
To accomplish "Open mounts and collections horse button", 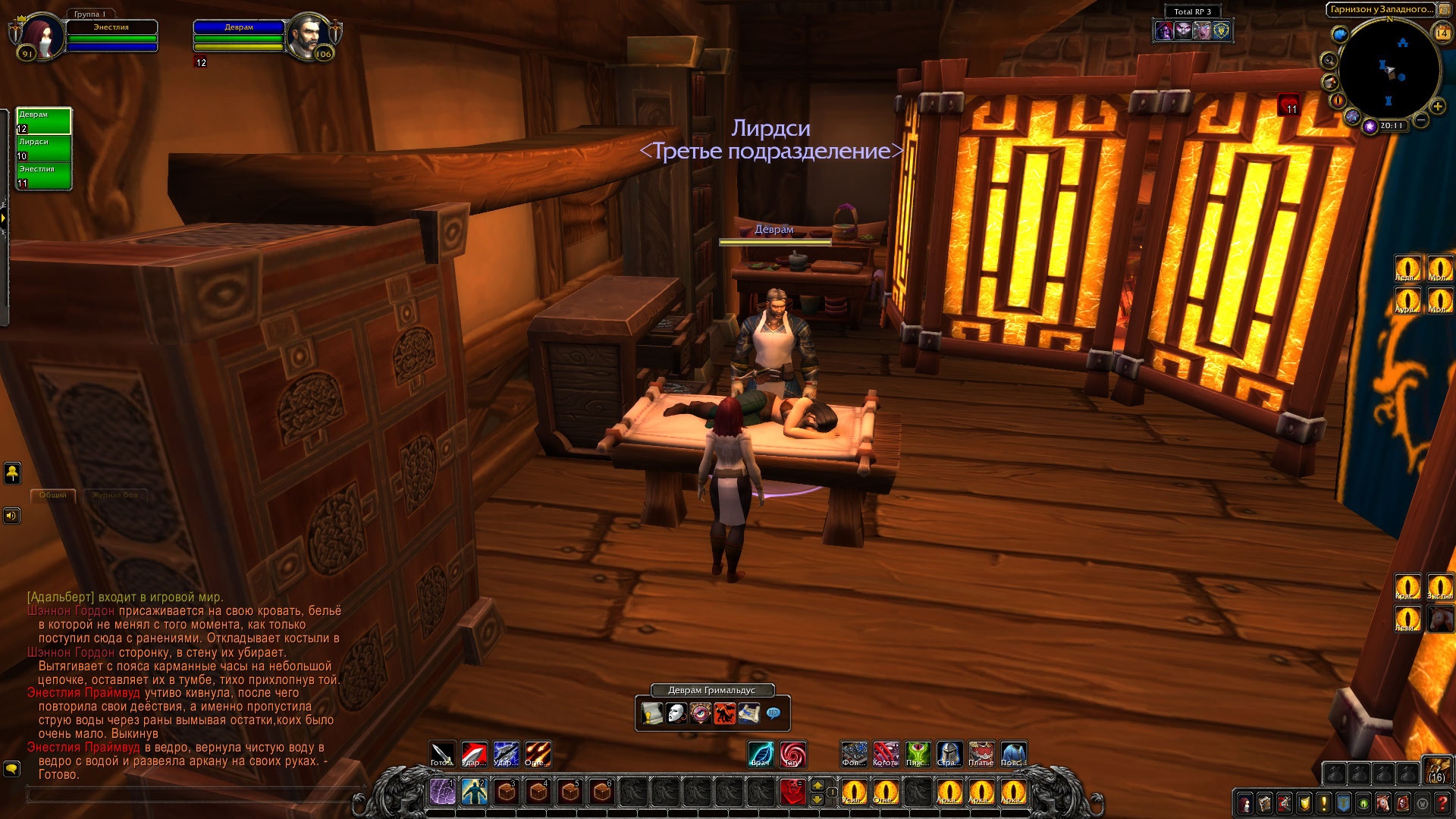I will pyautogui.click(x=1383, y=802).
